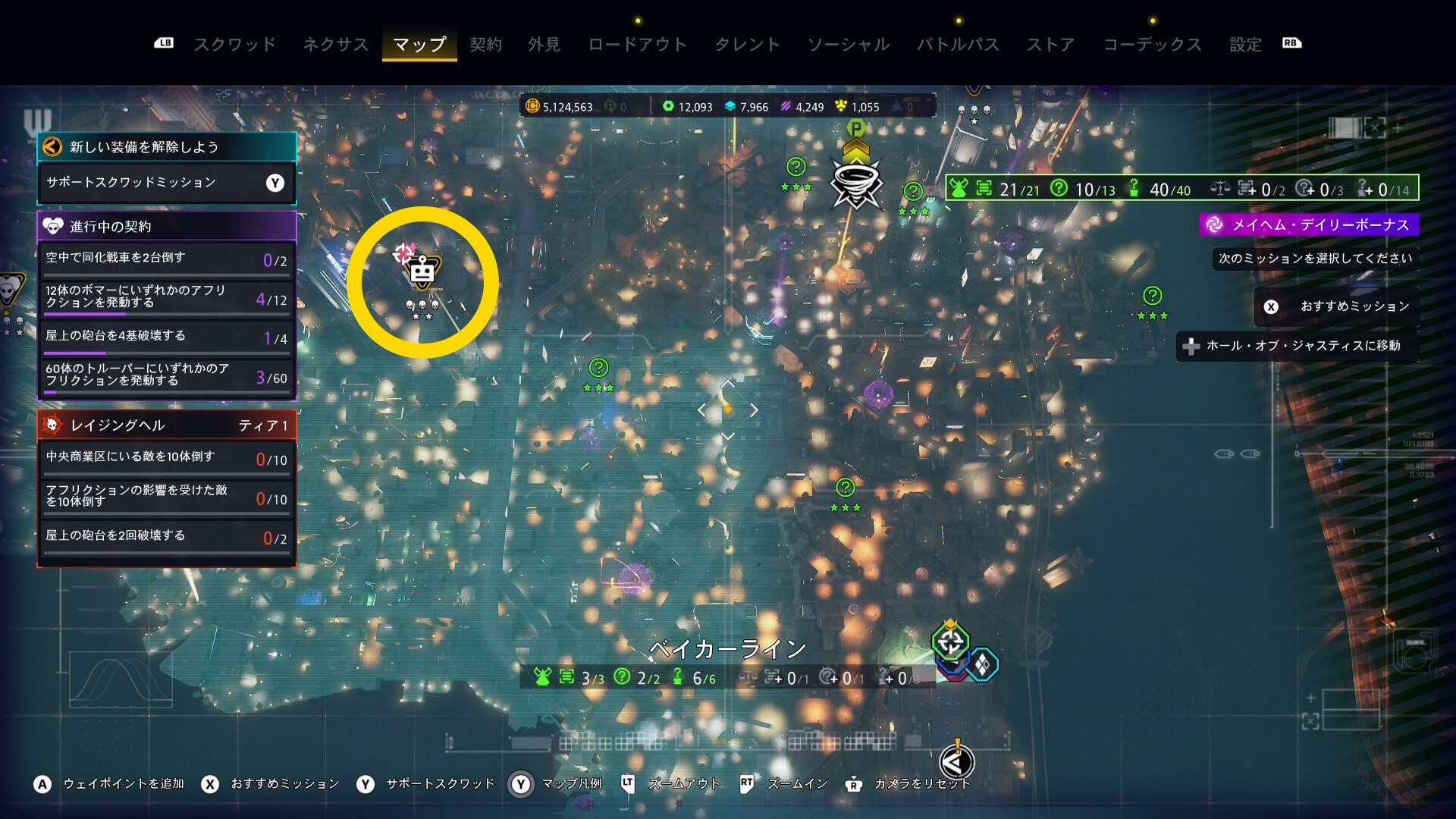Viewport: 1456px width, 819px height.
Task: Open the タレント tab
Action: click(x=747, y=44)
